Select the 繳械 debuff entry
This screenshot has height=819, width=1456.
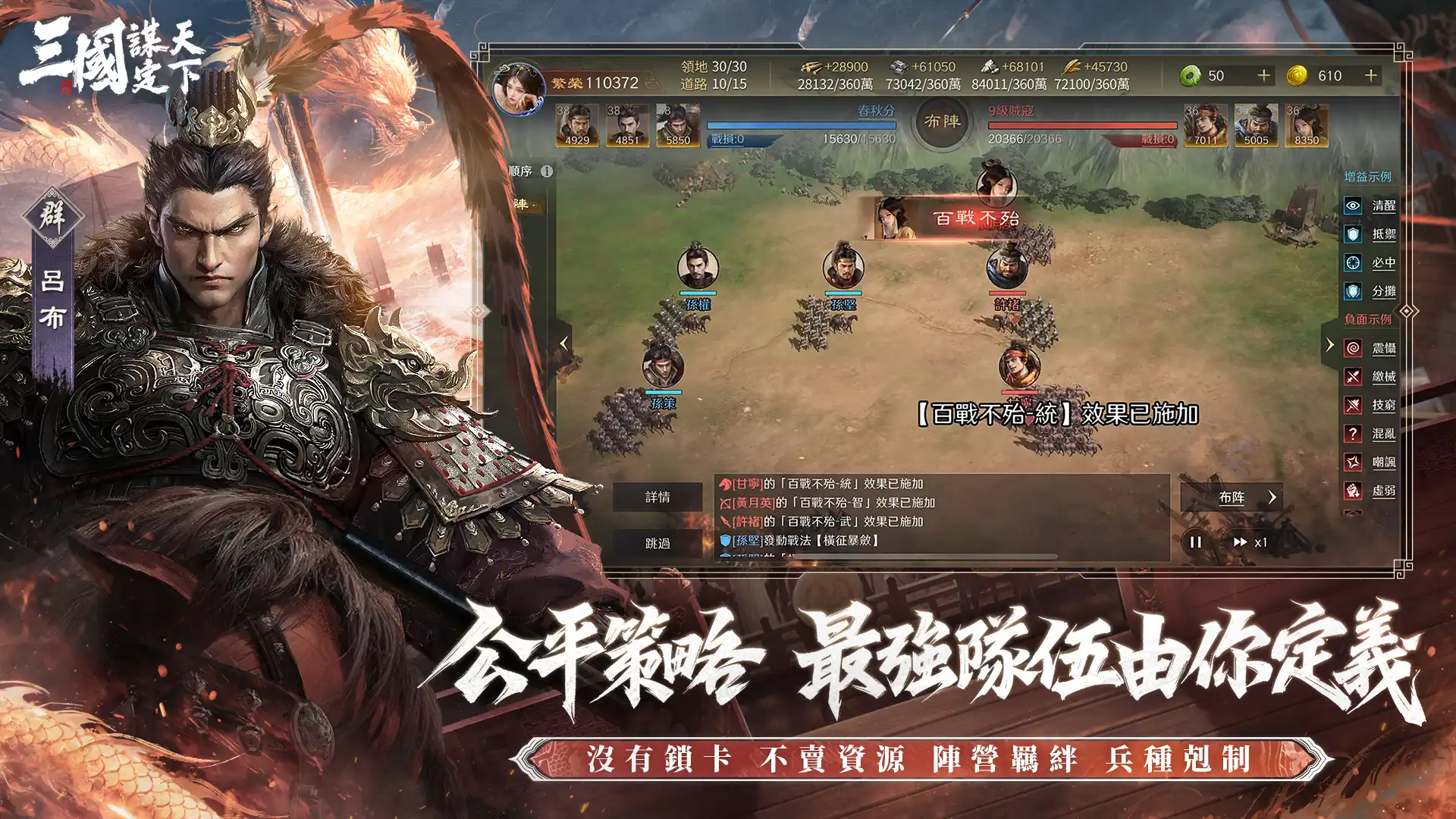tap(1370, 377)
